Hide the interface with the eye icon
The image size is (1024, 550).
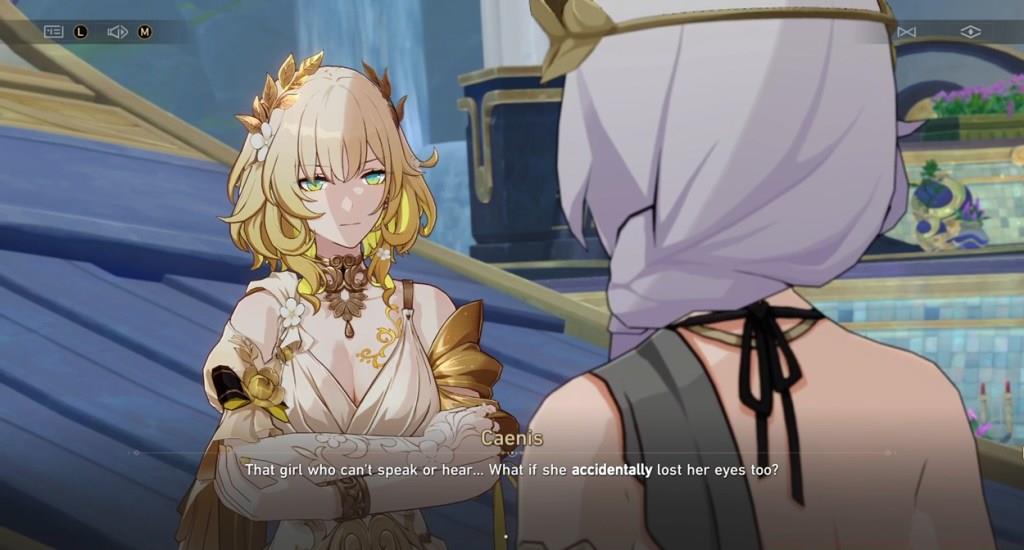point(970,32)
